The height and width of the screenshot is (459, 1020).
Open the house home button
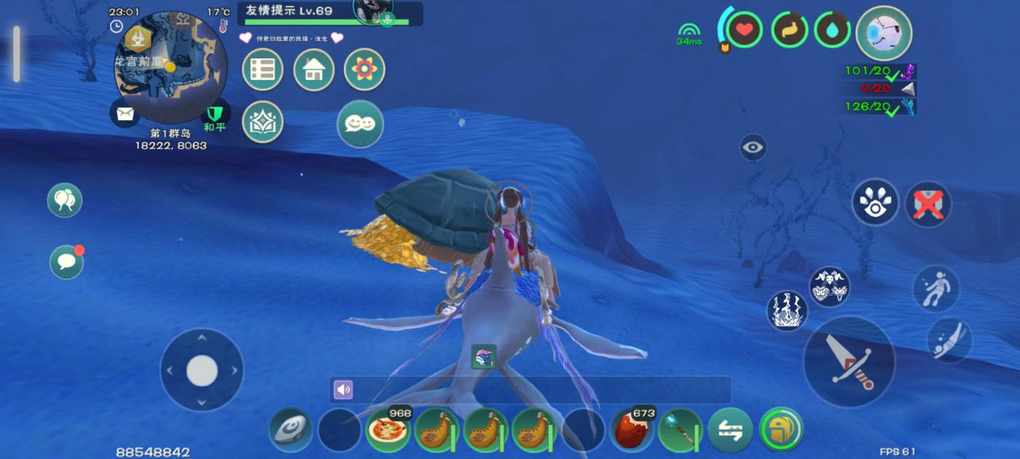pyautogui.click(x=314, y=70)
